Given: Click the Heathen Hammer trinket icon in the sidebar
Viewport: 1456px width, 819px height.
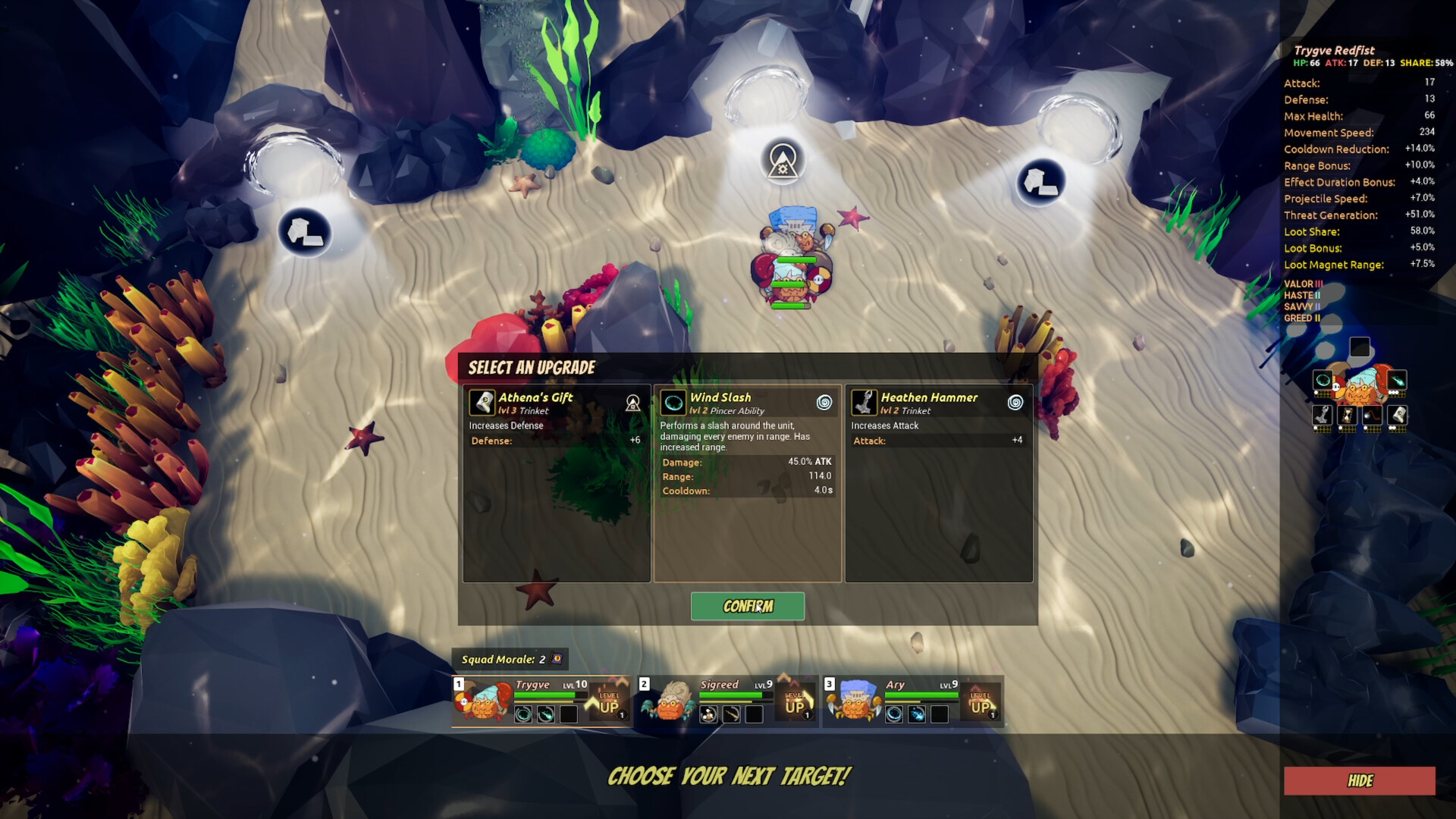Looking at the screenshot, I should click(x=1323, y=415).
